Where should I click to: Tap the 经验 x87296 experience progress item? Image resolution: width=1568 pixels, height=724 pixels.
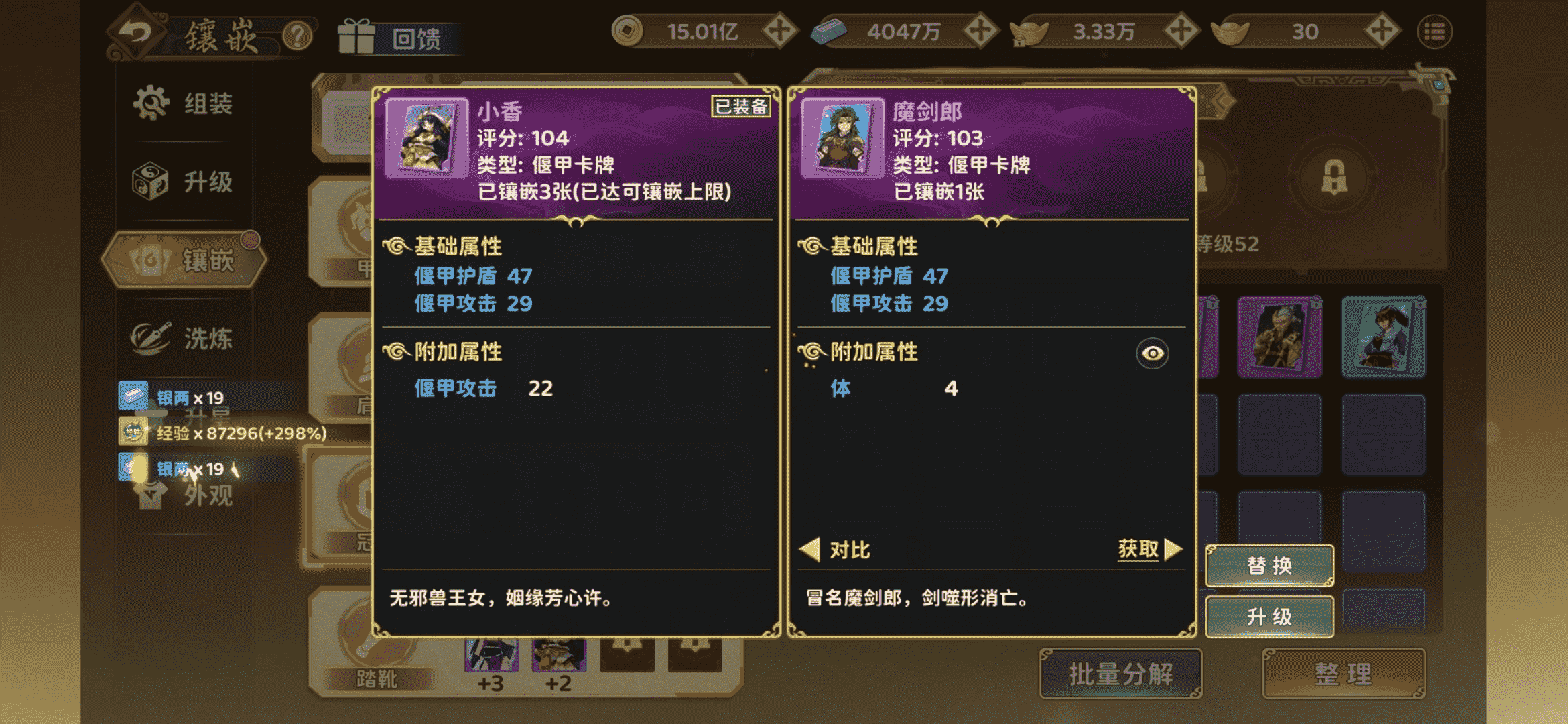tap(221, 434)
